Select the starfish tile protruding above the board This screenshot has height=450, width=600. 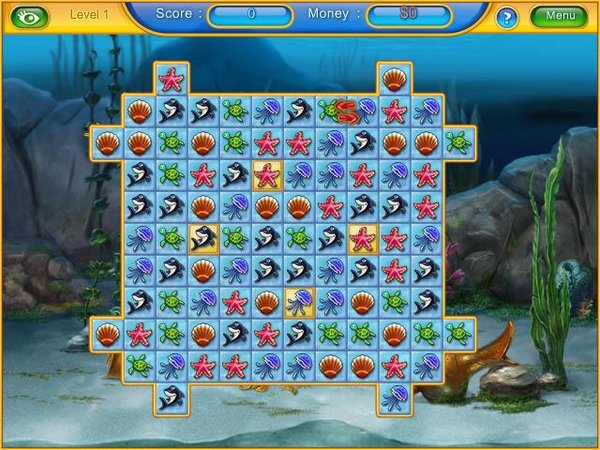pos(171,78)
